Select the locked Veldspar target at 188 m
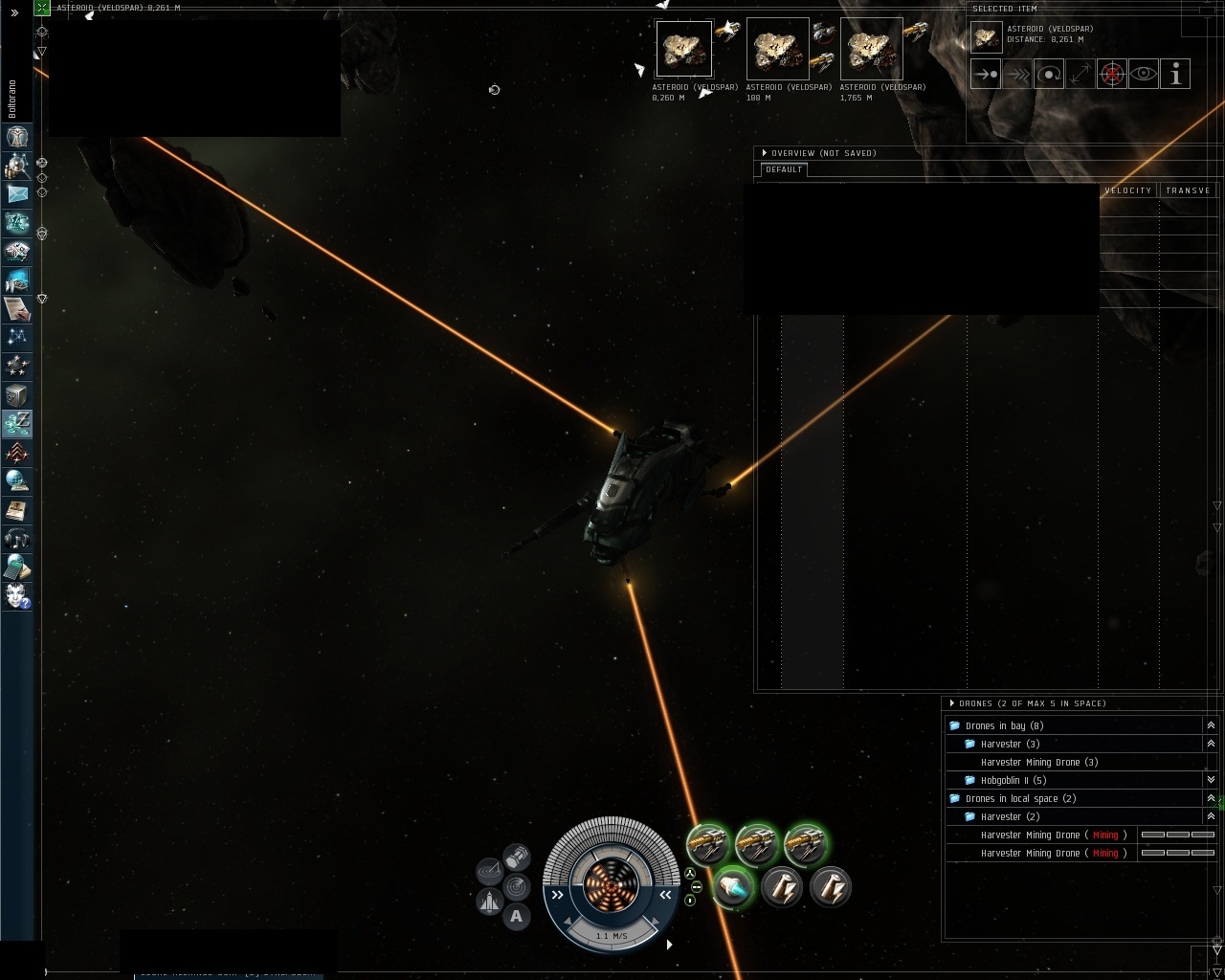This screenshot has height=980, width=1225. [x=777, y=50]
